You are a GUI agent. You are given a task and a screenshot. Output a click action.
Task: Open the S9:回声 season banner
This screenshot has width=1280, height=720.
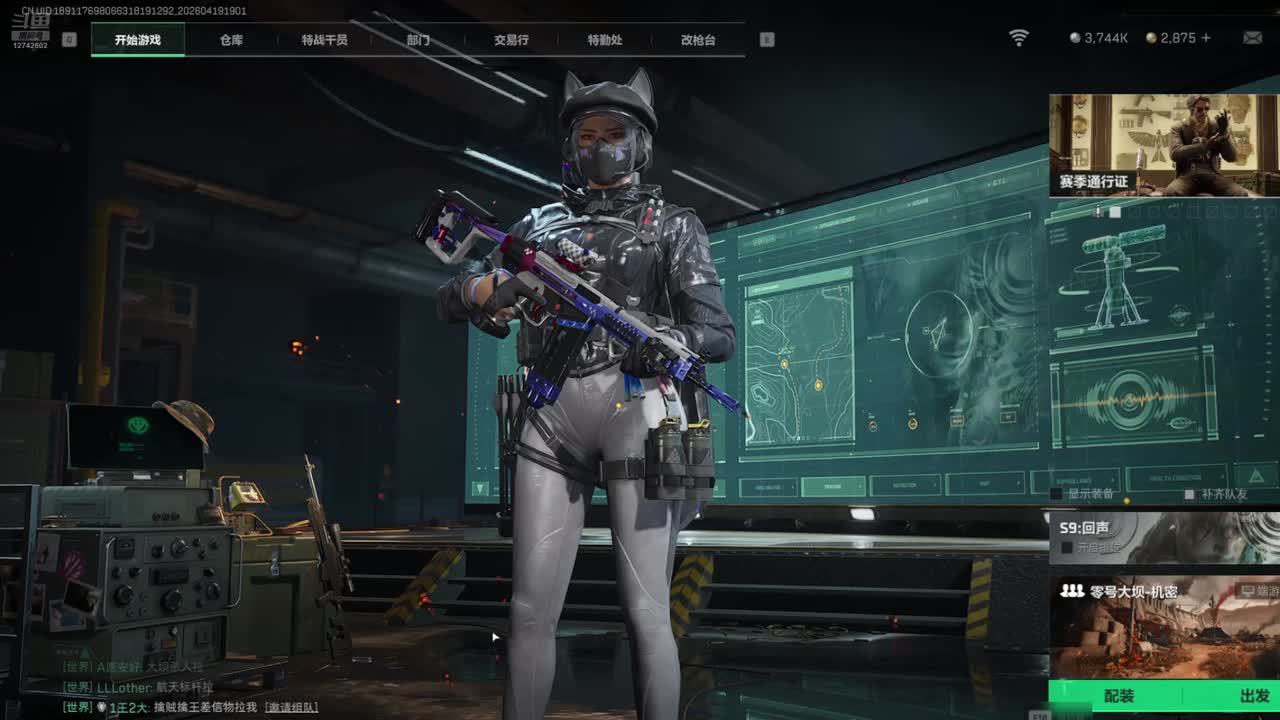click(x=1164, y=537)
